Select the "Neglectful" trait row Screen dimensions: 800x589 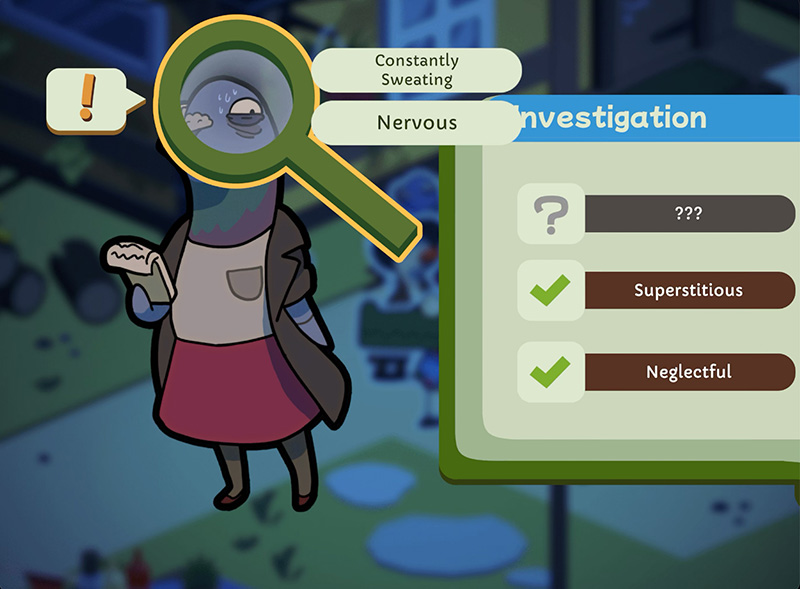[688, 372]
